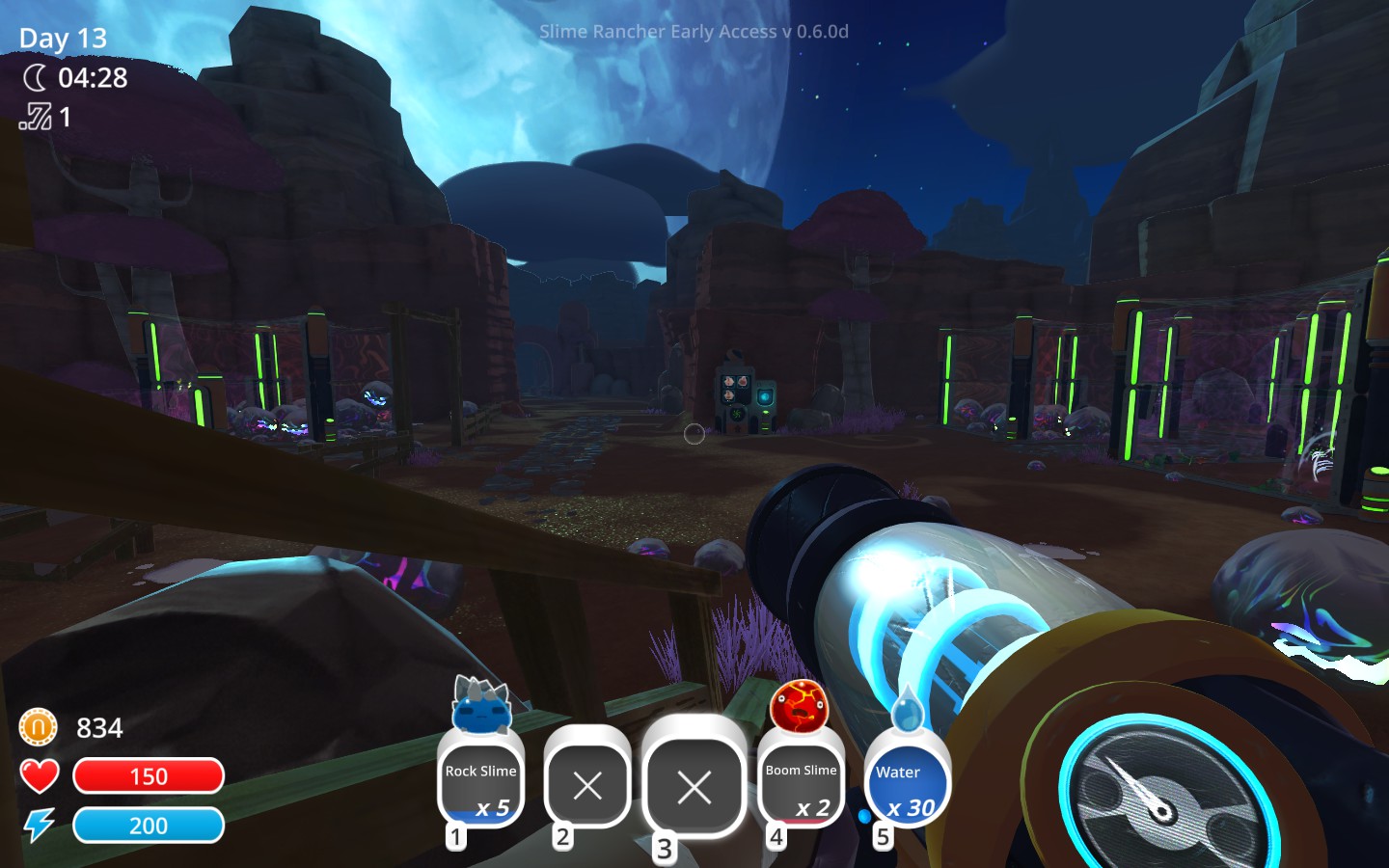Select the Boom Slime in hotbar slot 4
This screenshot has width=1389, height=868.
point(801,783)
